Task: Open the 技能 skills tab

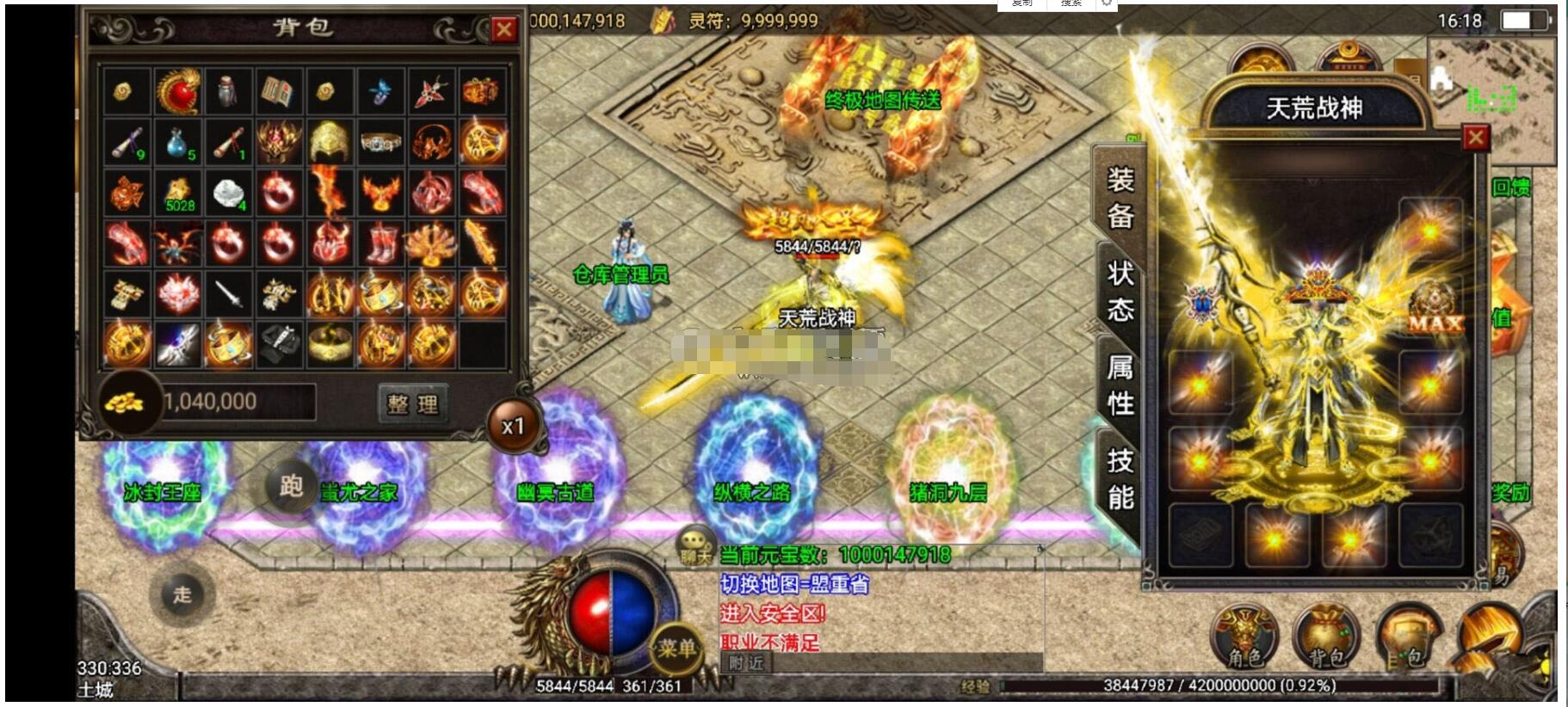Action: click(1120, 478)
